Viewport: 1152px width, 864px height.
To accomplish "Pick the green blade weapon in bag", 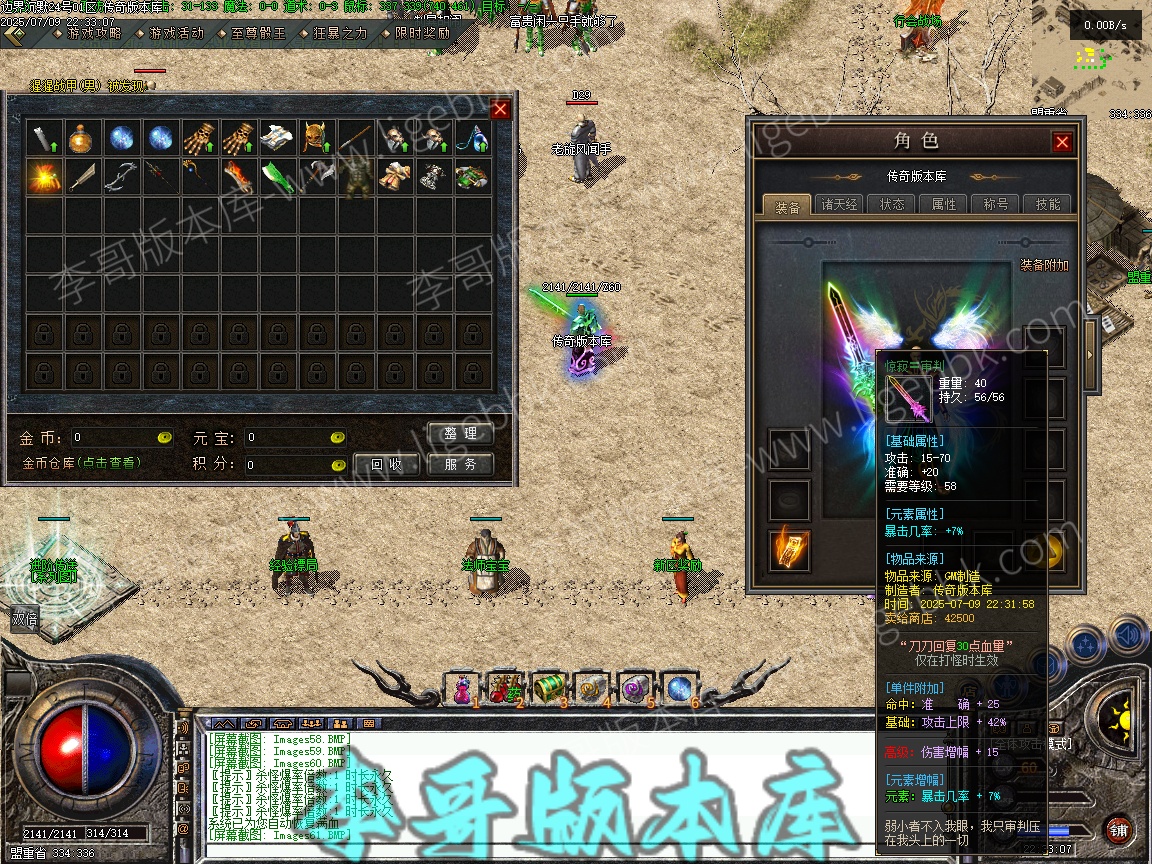I will (276, 176).
